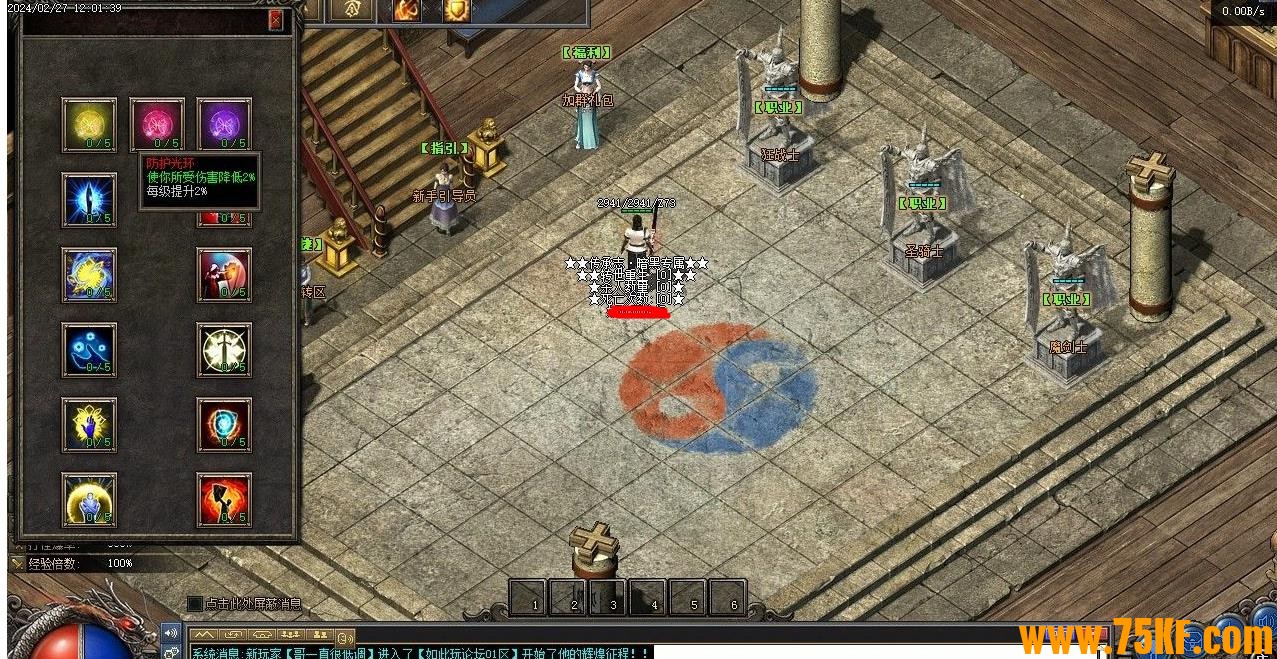Open the bell icon button at top
Viewport: 1277px width, 659px height.
352,10
